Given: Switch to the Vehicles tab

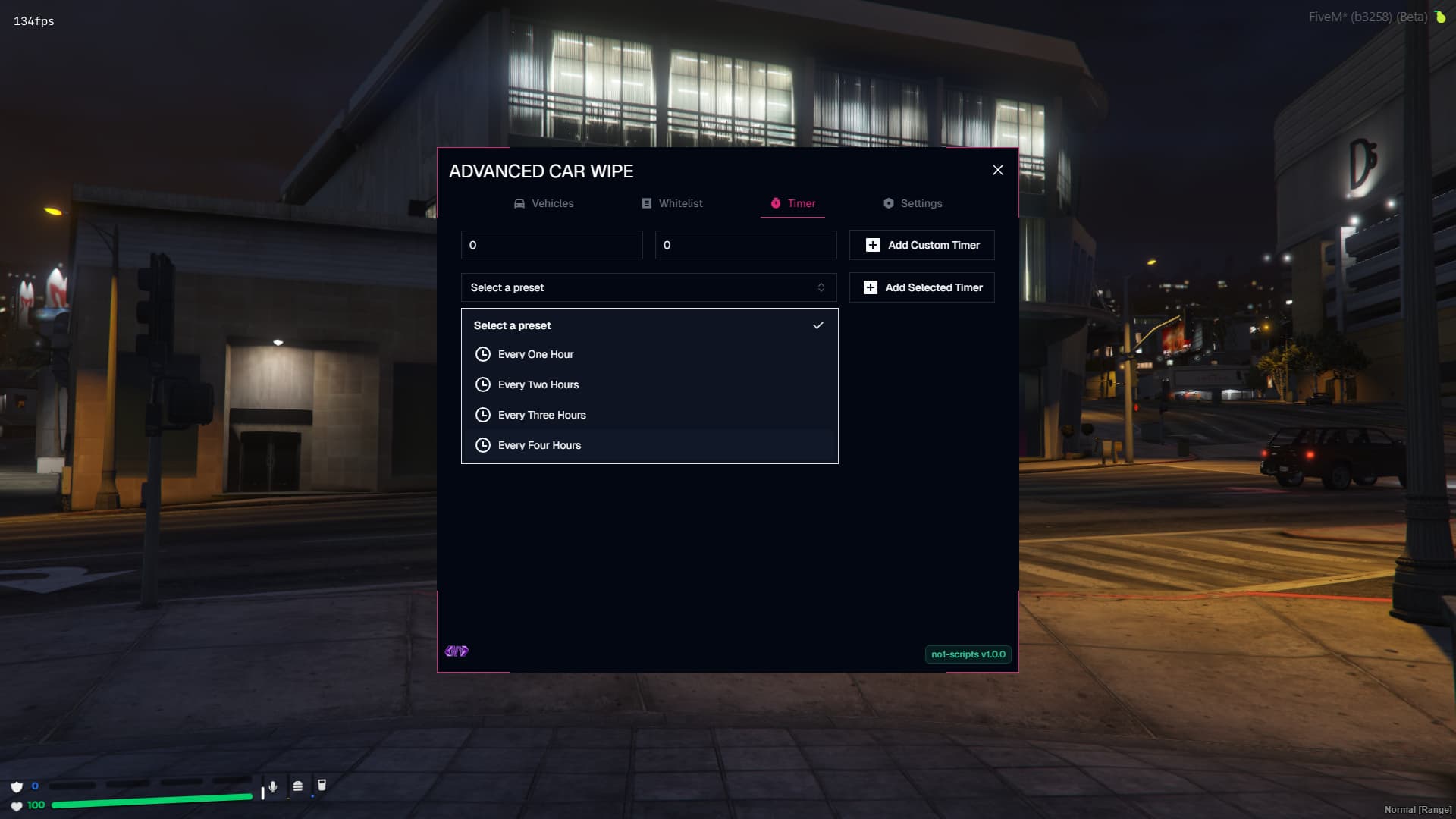Looking at the screenshot, I should (x=552, y=203).
